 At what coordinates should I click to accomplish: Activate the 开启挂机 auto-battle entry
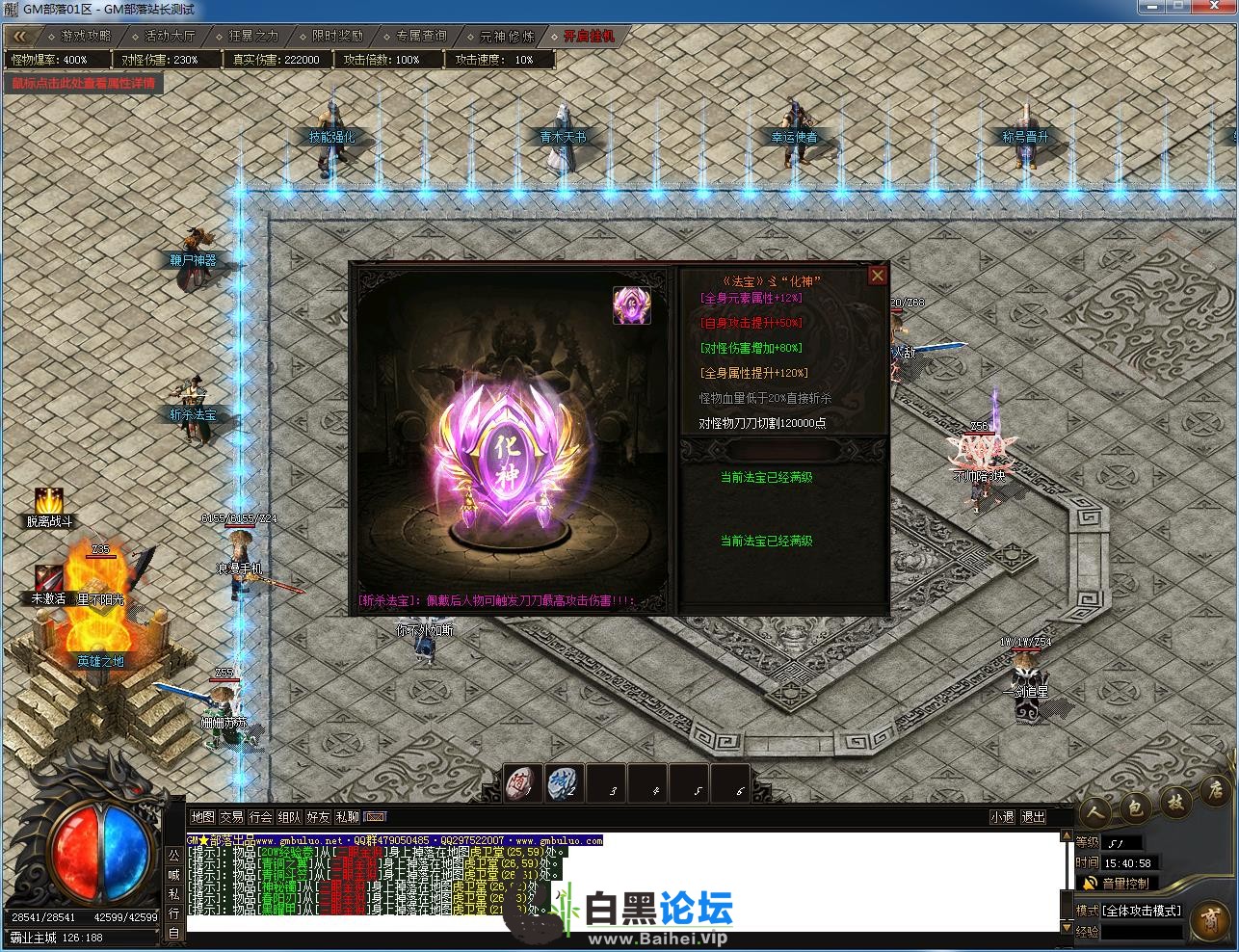pos(588,36)
